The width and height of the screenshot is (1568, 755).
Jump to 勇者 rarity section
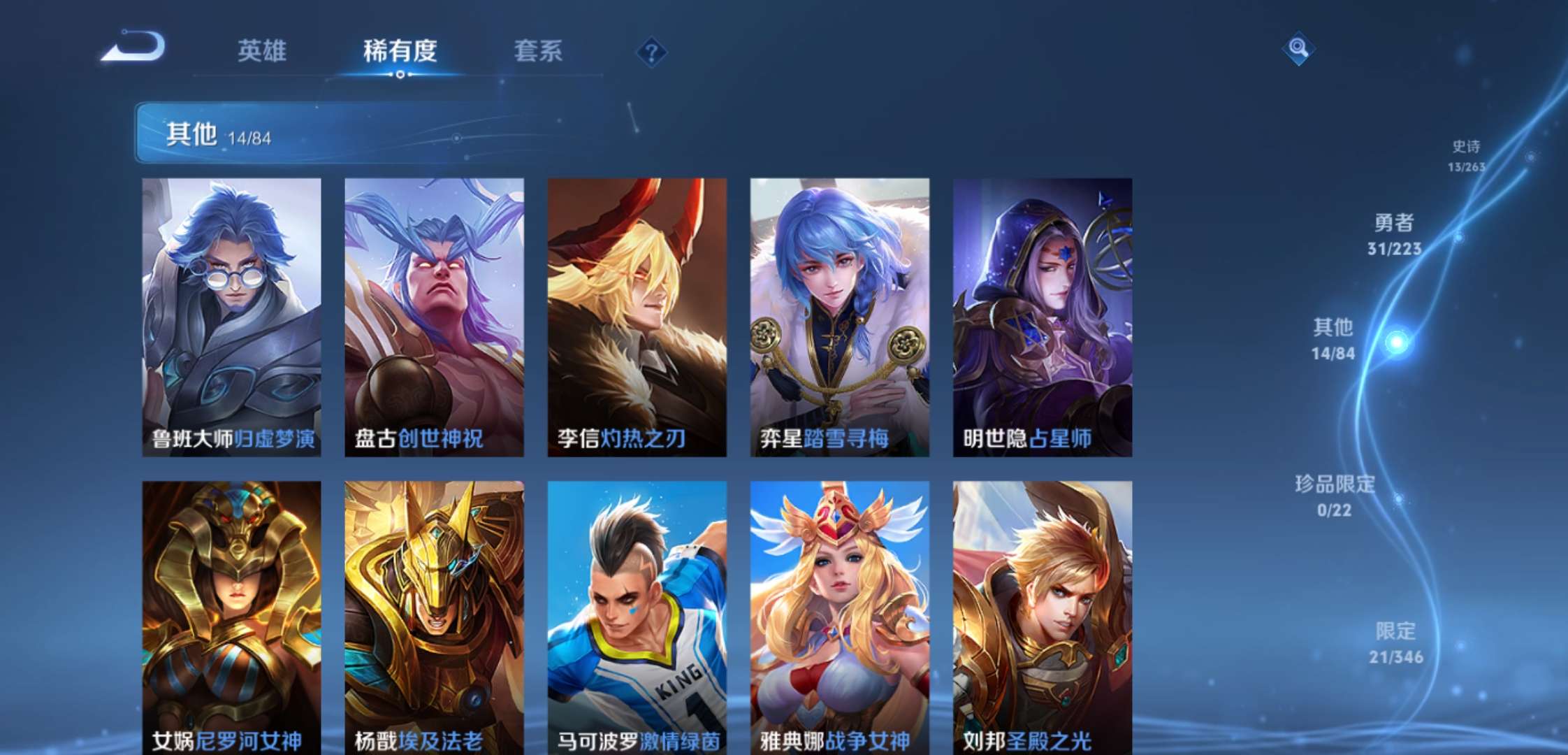tap(1394, 234)
